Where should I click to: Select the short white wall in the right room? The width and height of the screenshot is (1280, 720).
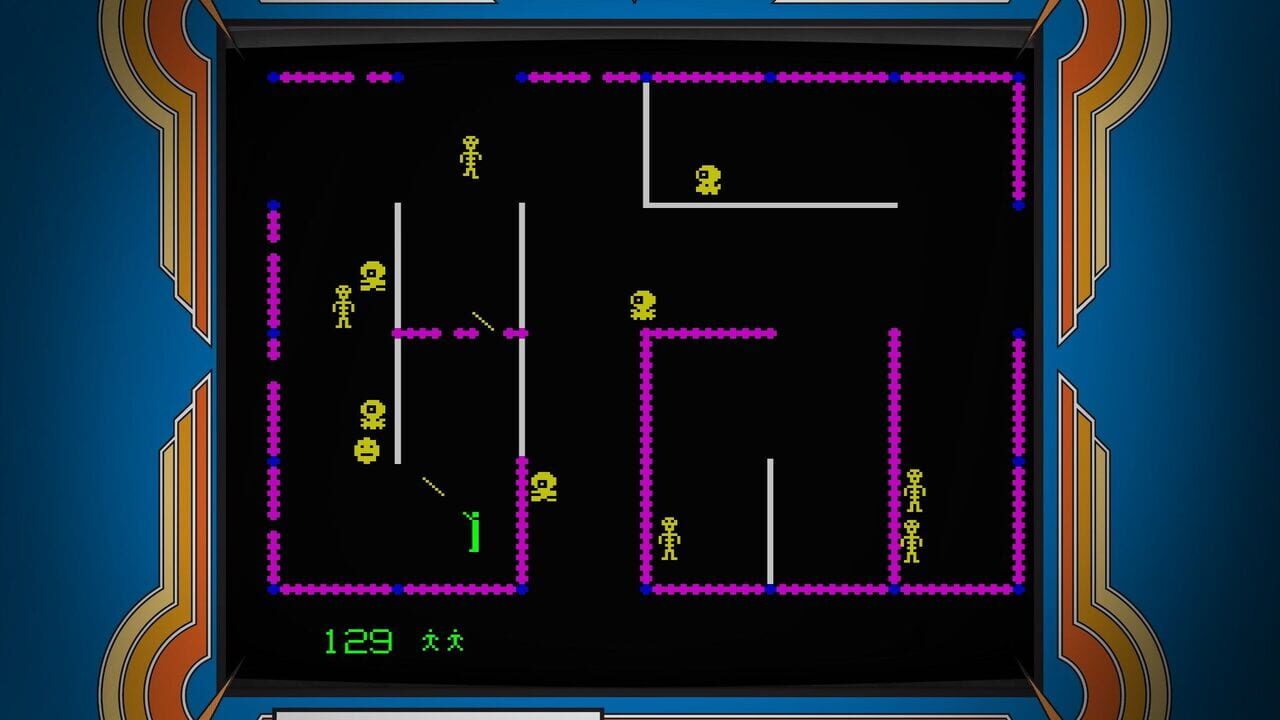768,520
